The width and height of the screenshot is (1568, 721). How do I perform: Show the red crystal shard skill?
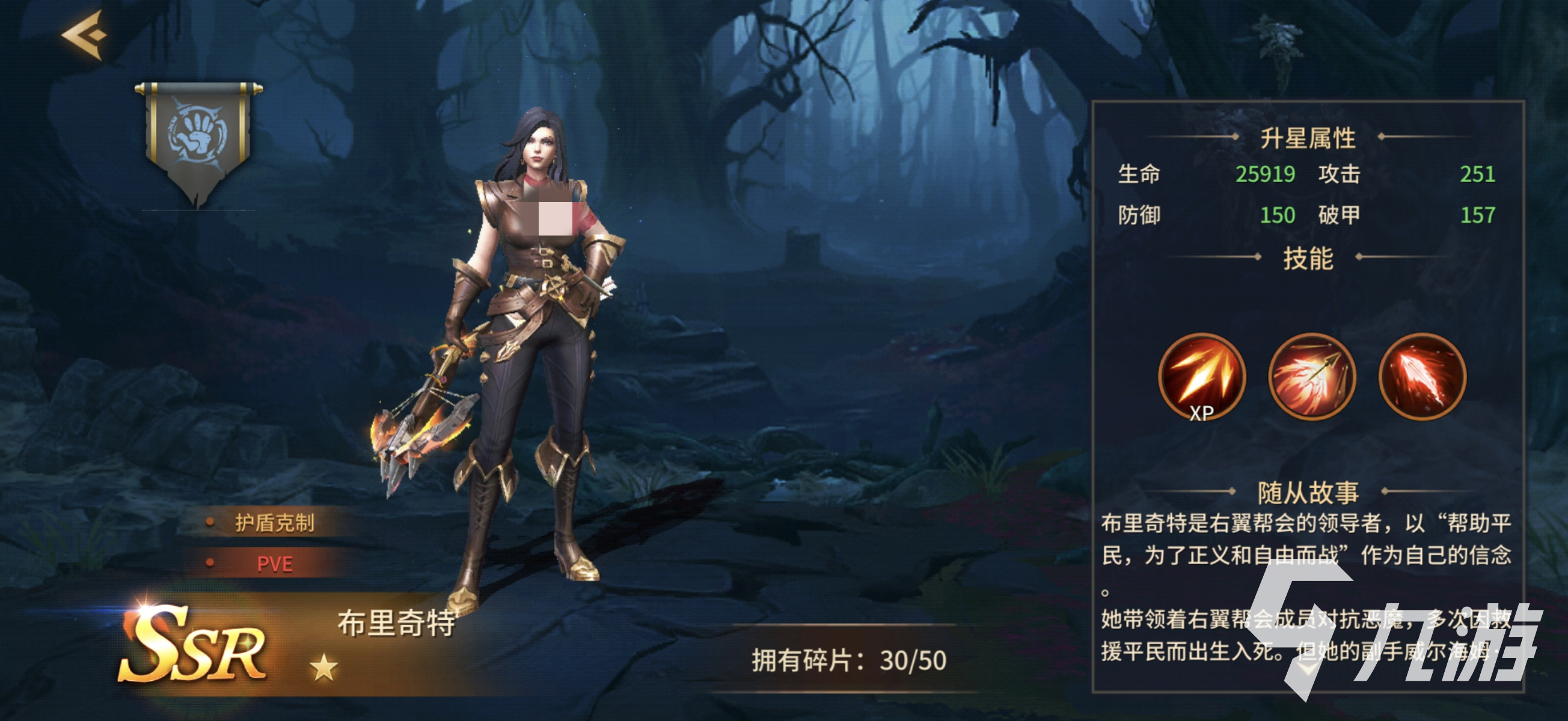click(x=1422, y=377)
